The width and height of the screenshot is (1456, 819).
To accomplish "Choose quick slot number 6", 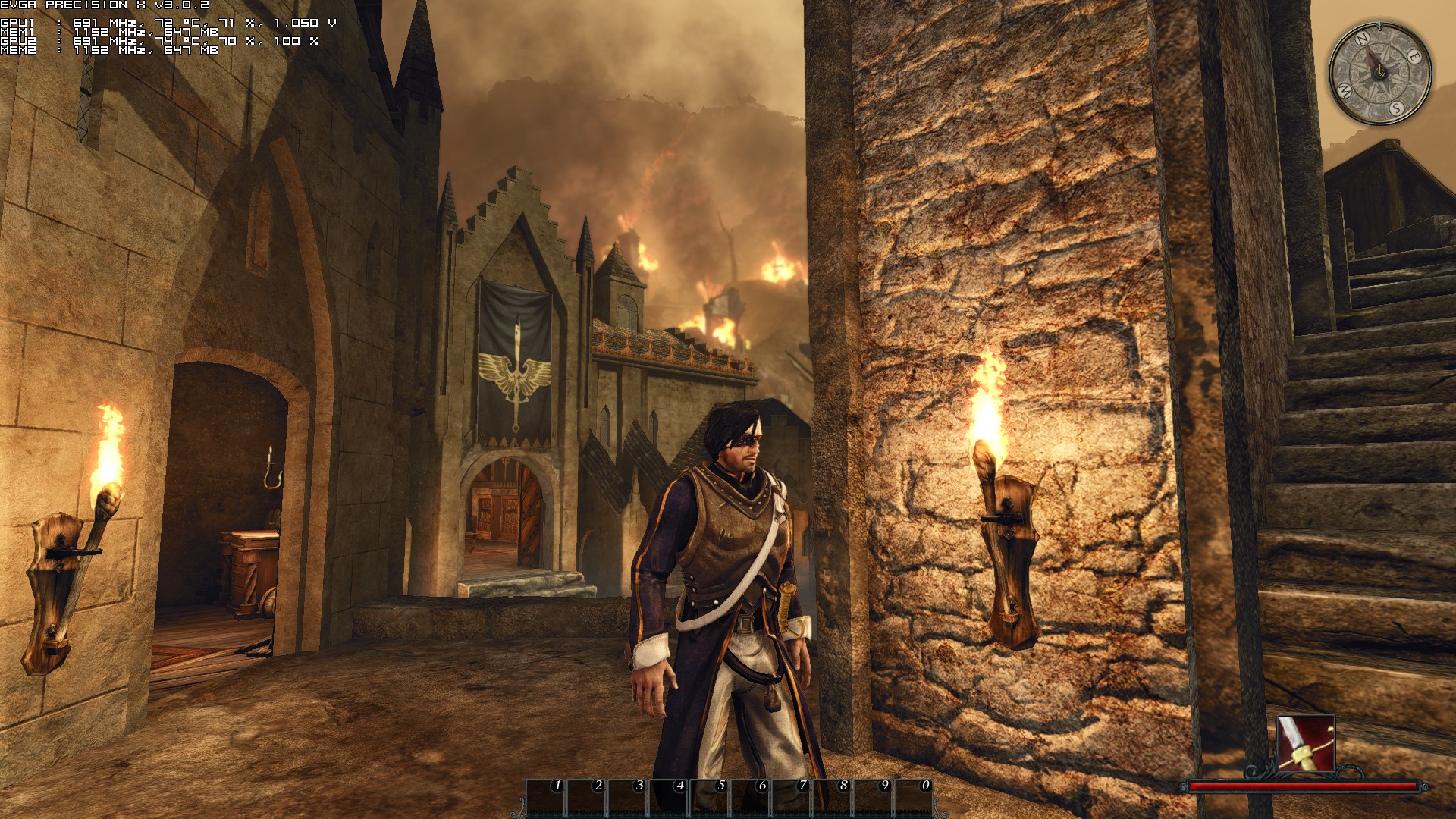I will point(751,799).
